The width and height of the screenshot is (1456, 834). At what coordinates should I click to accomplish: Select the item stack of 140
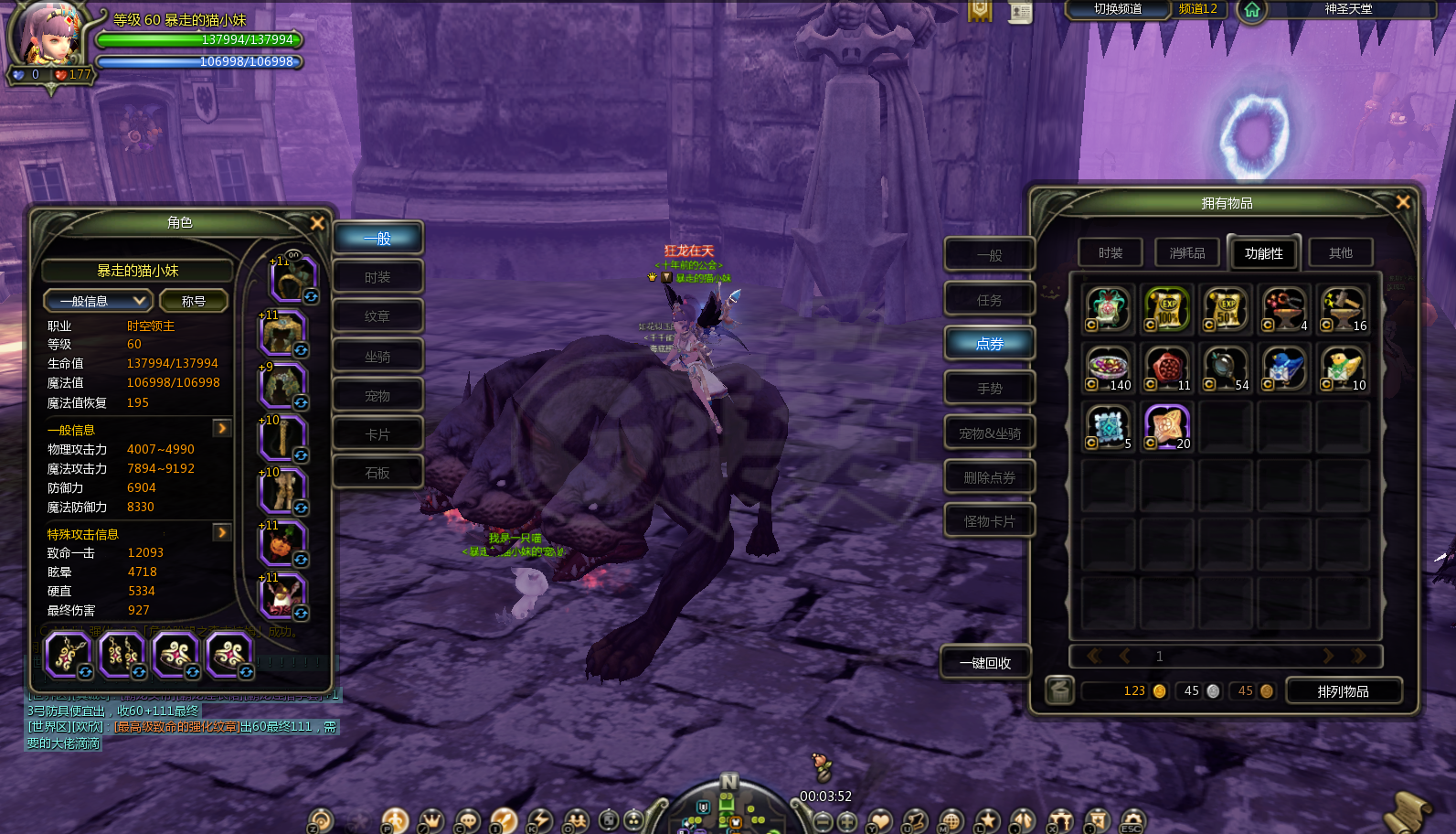click(1109, 368)
